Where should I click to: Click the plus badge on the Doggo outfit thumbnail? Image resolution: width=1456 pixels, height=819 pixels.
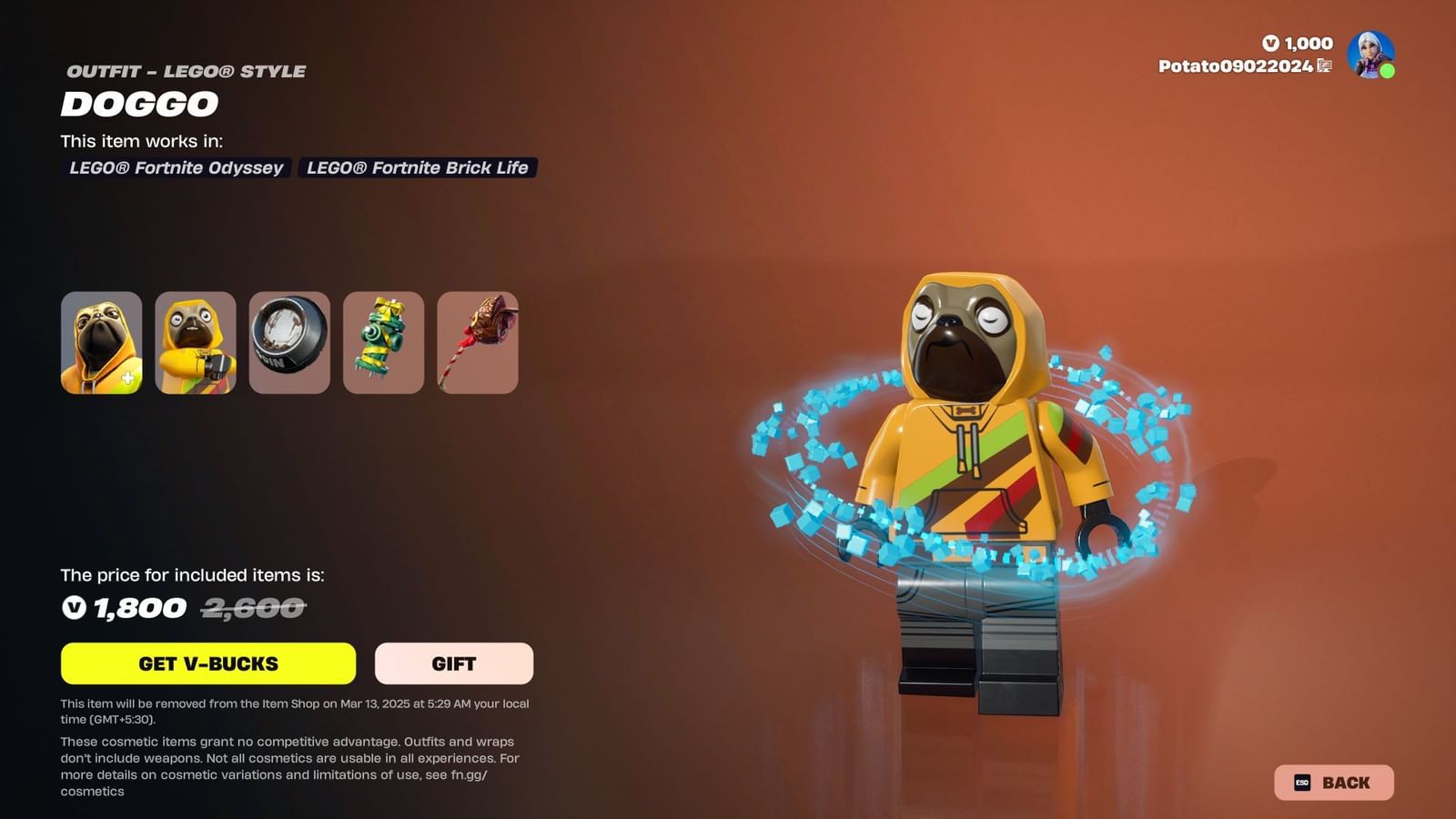[128, 377]
